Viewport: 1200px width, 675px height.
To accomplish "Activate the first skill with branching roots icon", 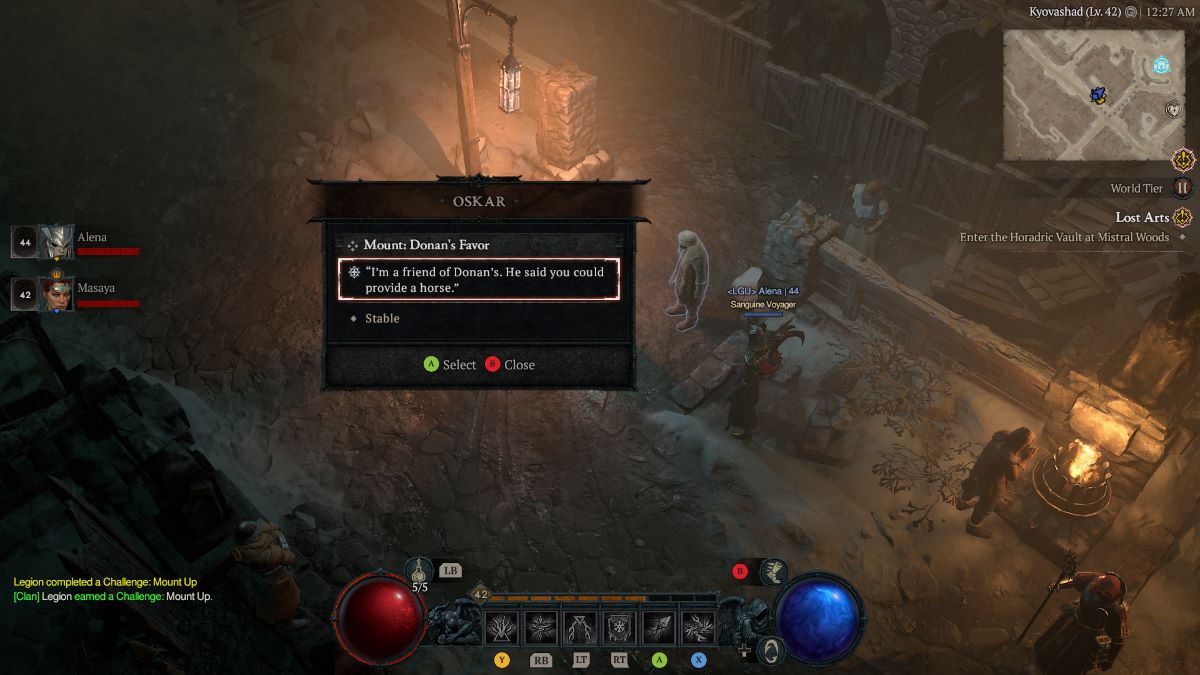I will (x=502, y=628).
